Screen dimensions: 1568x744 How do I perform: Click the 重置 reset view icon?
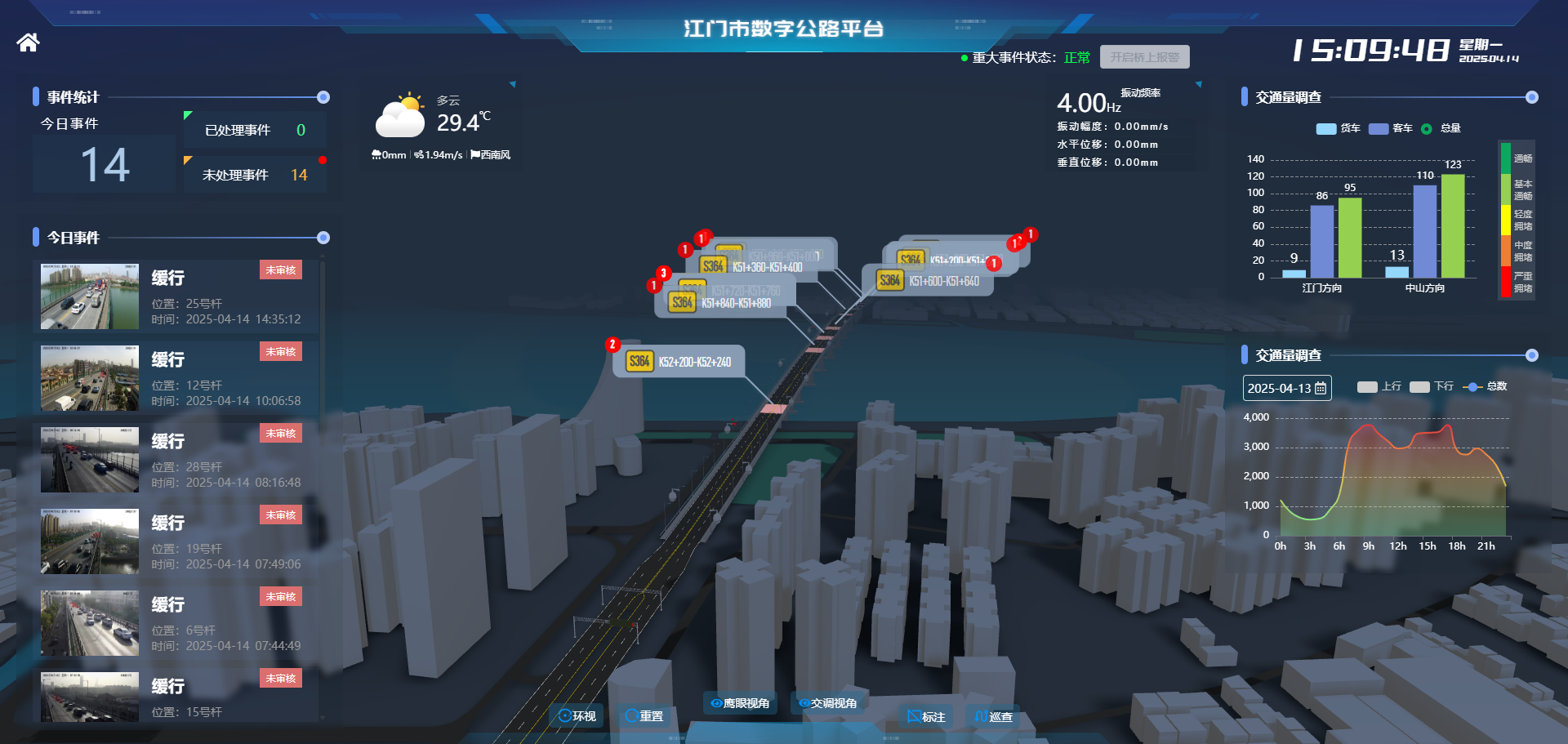[644, 716]
